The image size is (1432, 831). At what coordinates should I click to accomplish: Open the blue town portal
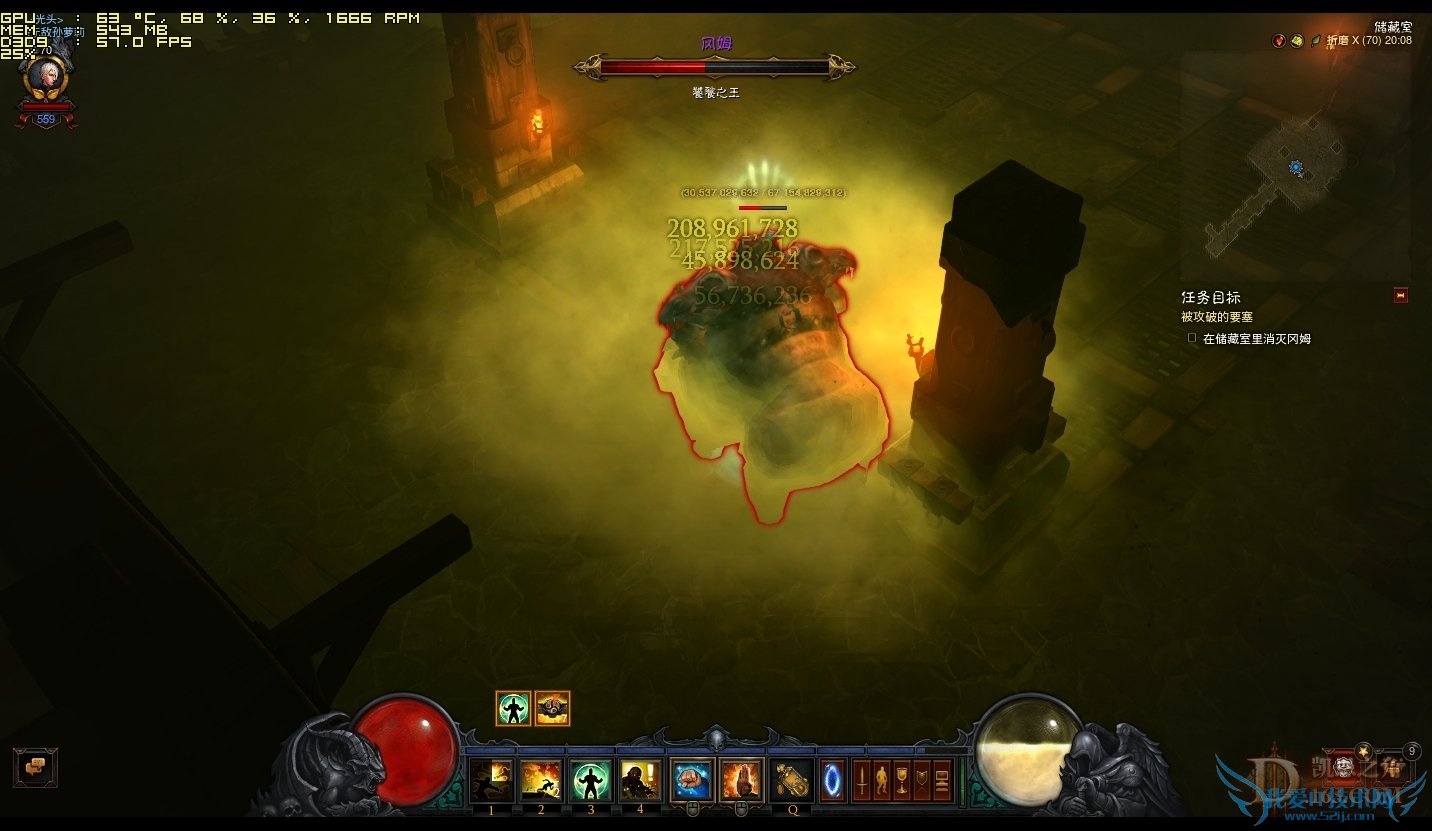pyautogui.click(x=833, y=781)
